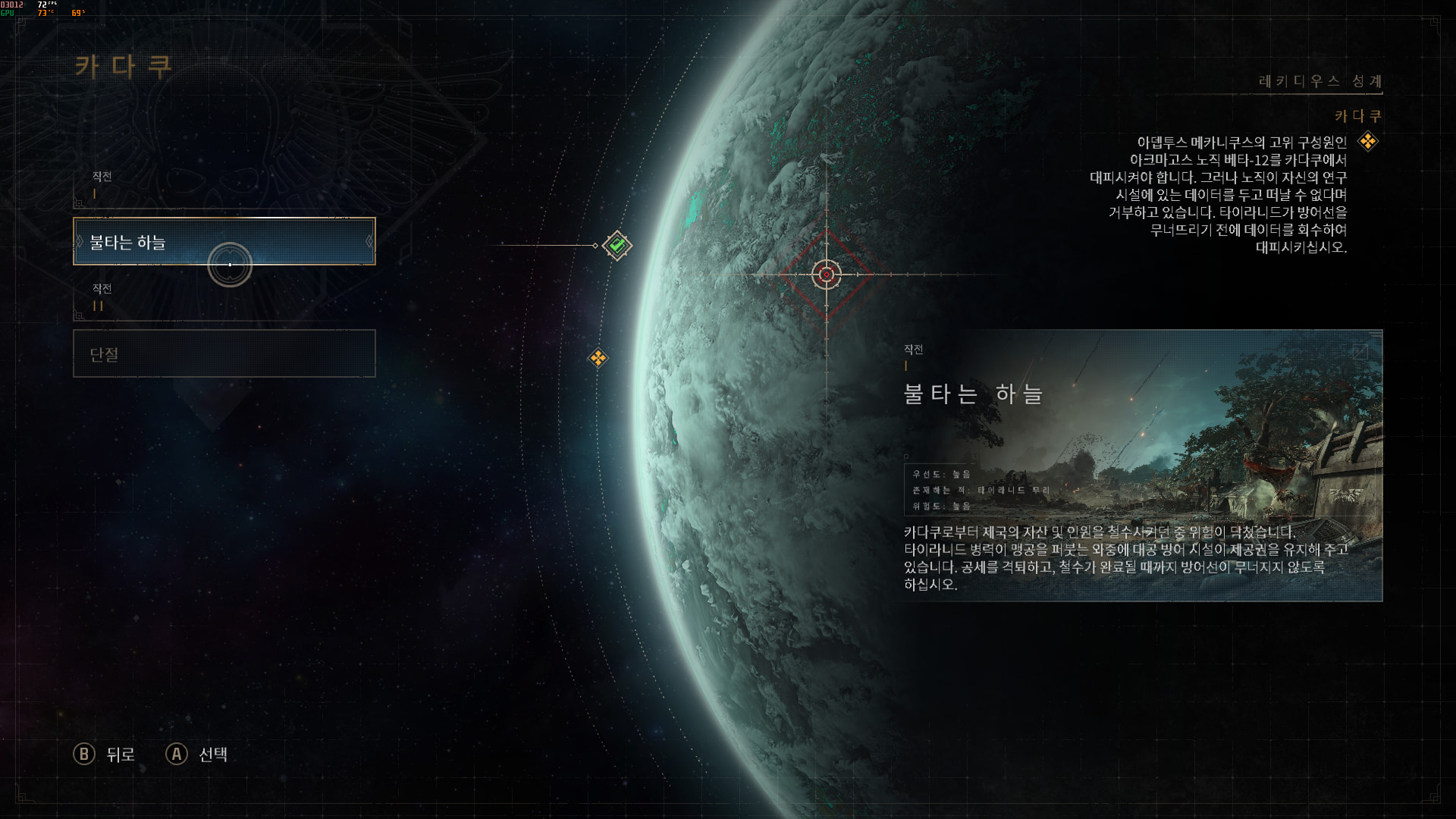The image size is (1456, 819).
Task: Select the 불타는 하늘 operation entry
Action: pyautogui.click(x=224, y=241)
